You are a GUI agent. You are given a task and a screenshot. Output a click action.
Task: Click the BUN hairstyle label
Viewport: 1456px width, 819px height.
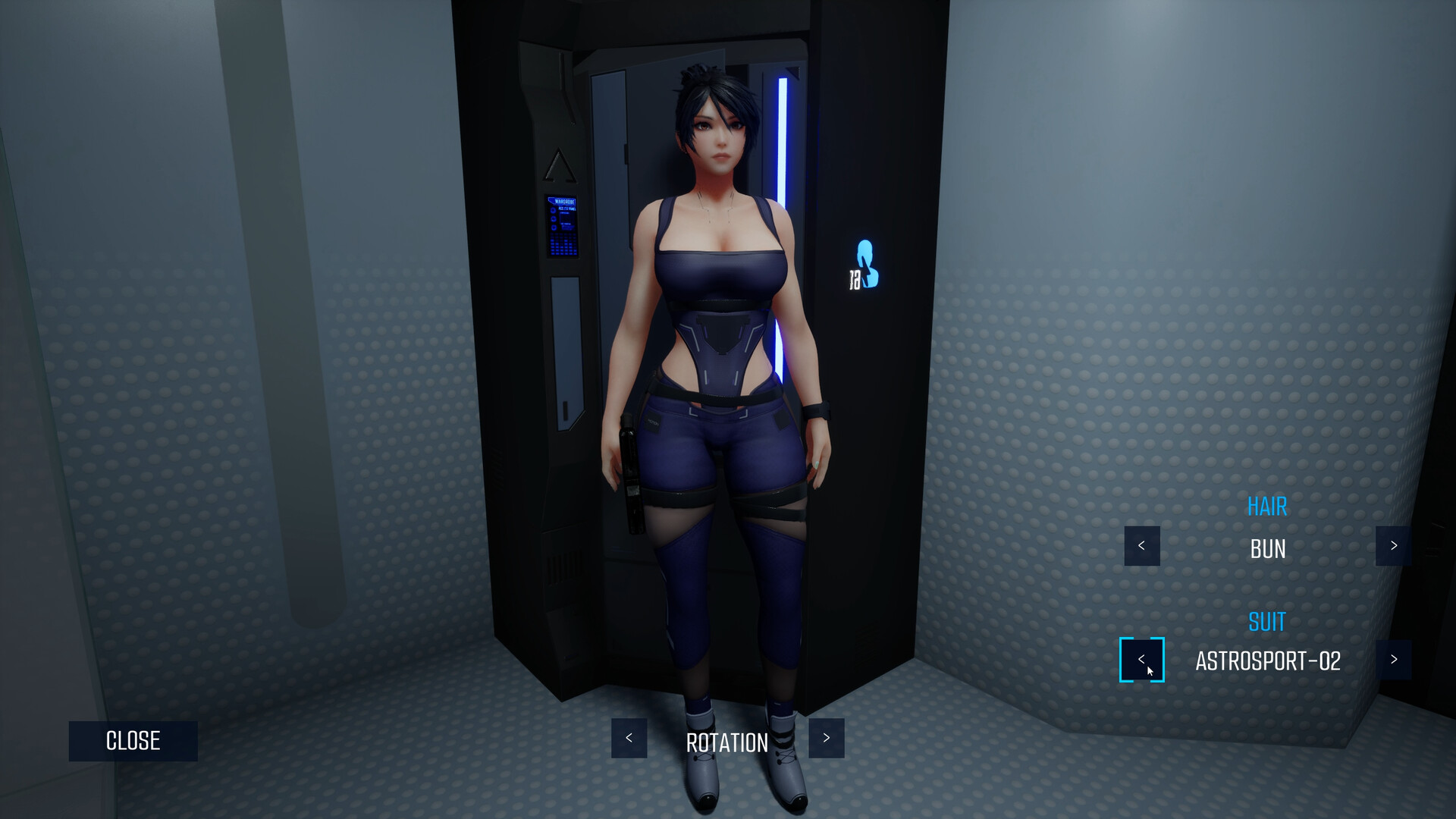pyautogui.click(x=1266, y=548)
